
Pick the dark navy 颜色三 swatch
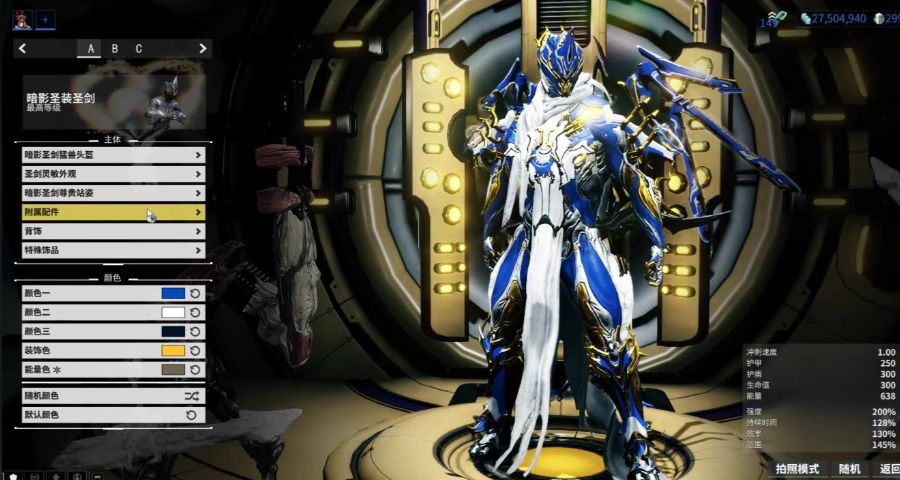click(x=173, y=332)
